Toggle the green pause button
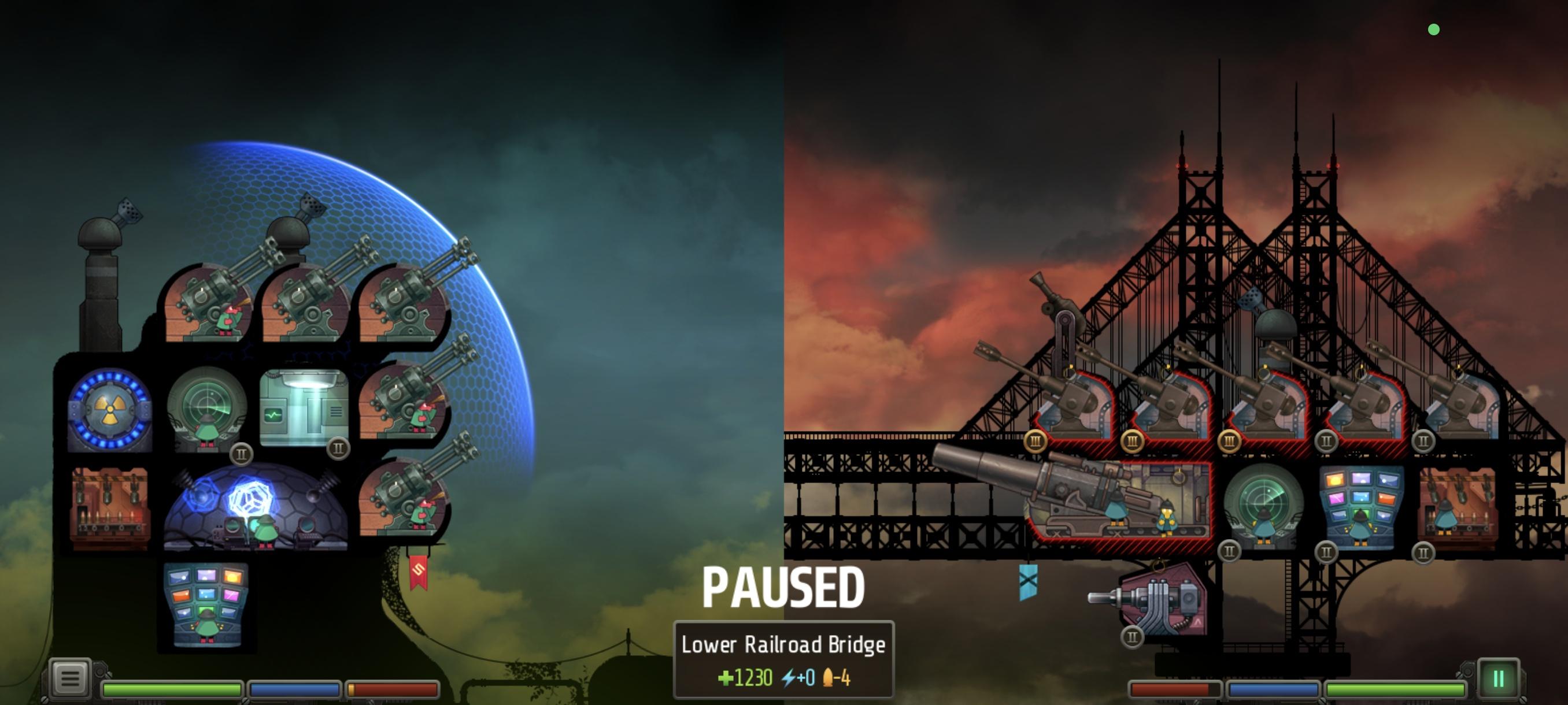Screen dimensions: 1568x705 point(1498,678)
